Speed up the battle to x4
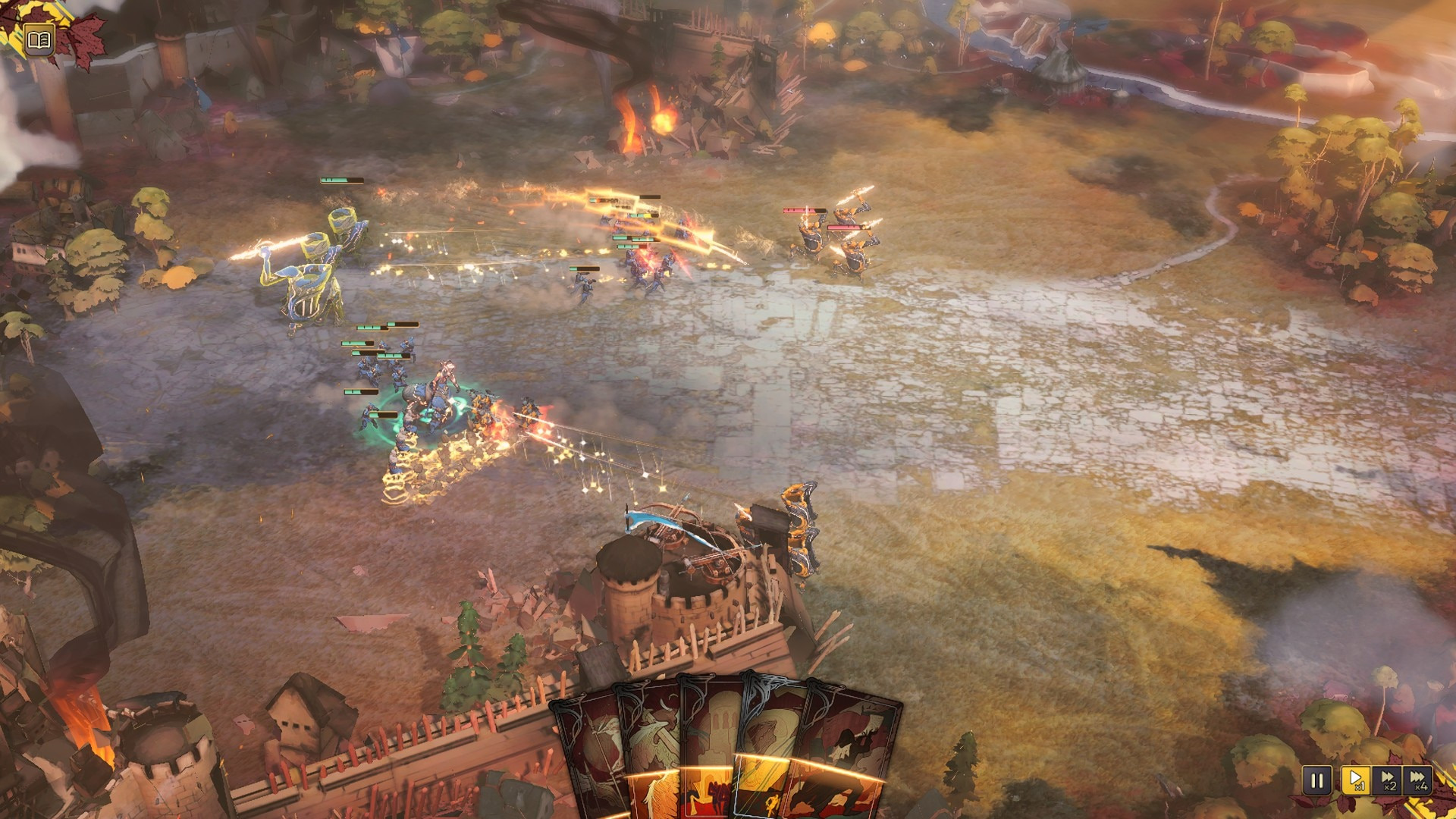This screenshot has width=1456, height=819. tap(1417, 780)
